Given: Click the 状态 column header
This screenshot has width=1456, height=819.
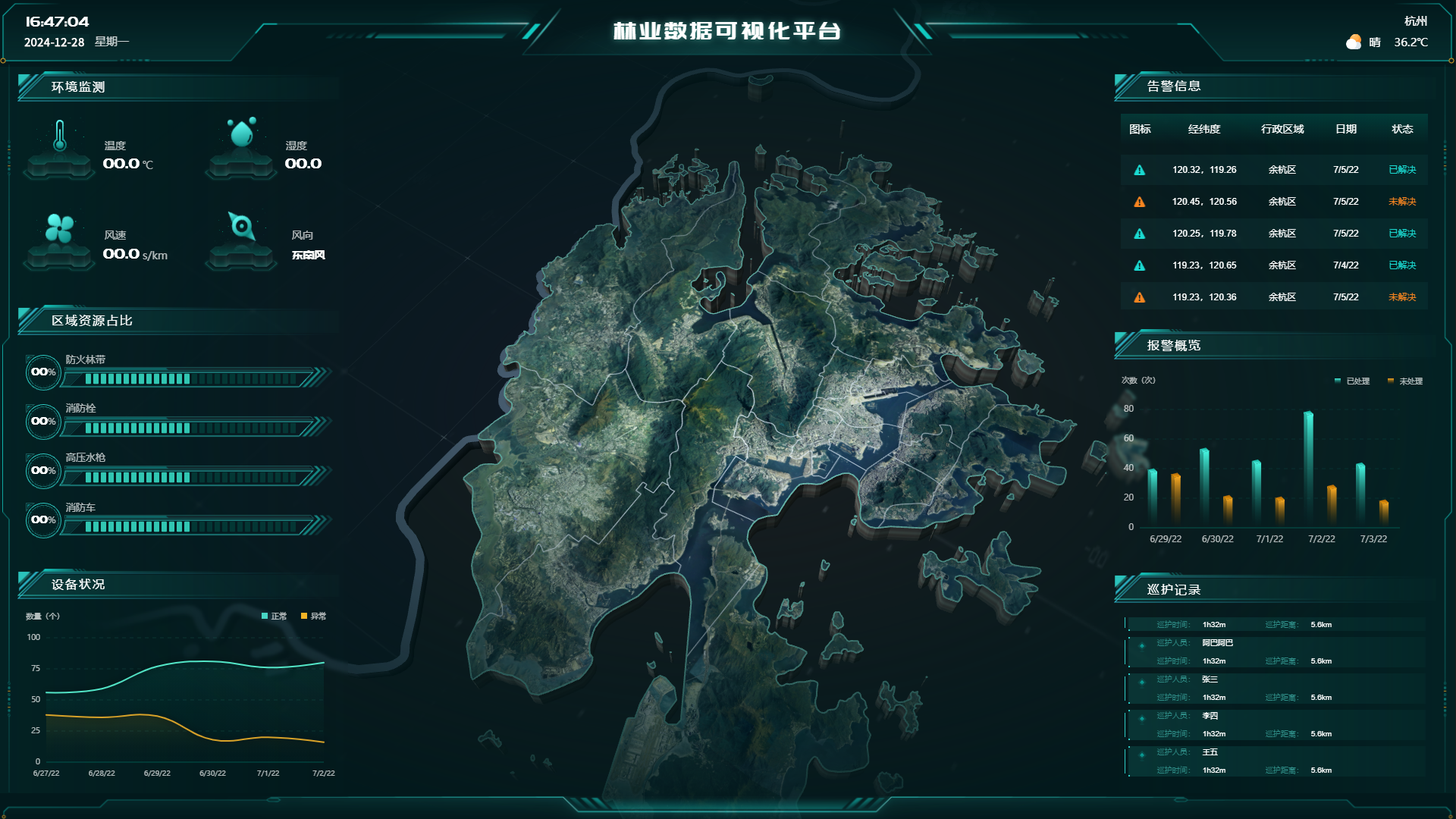Looking at the screenshot, I should click(x=1402, y=129).
